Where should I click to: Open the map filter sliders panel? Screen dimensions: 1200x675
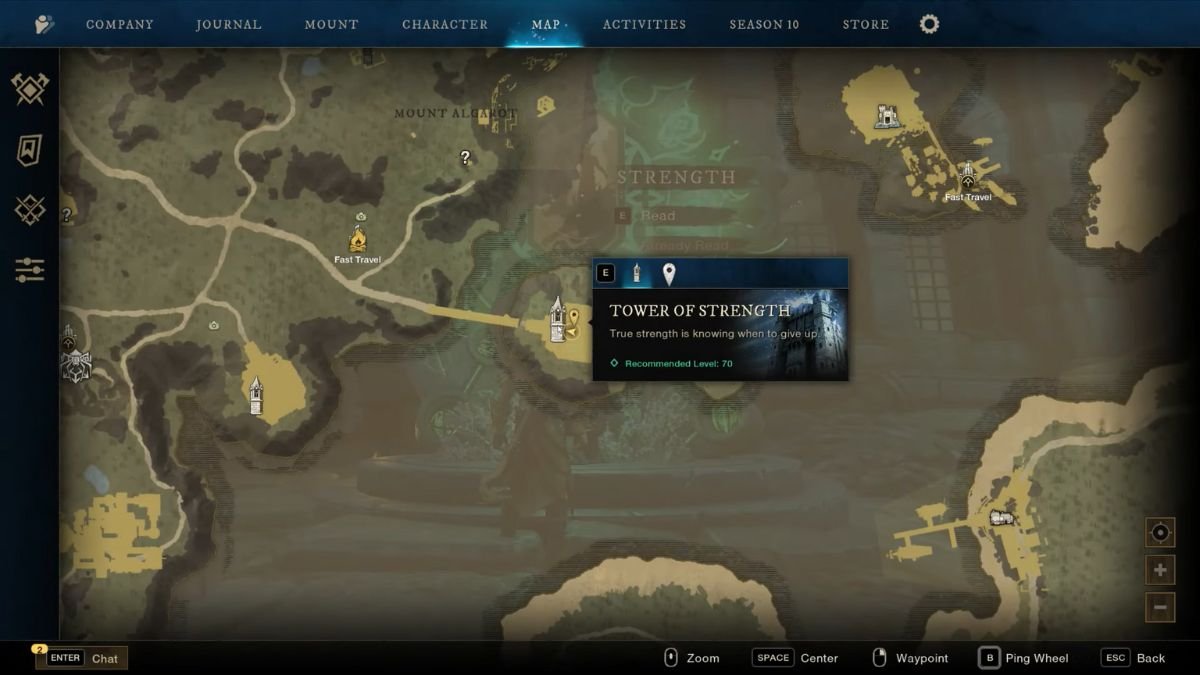[x=30, y=269]
